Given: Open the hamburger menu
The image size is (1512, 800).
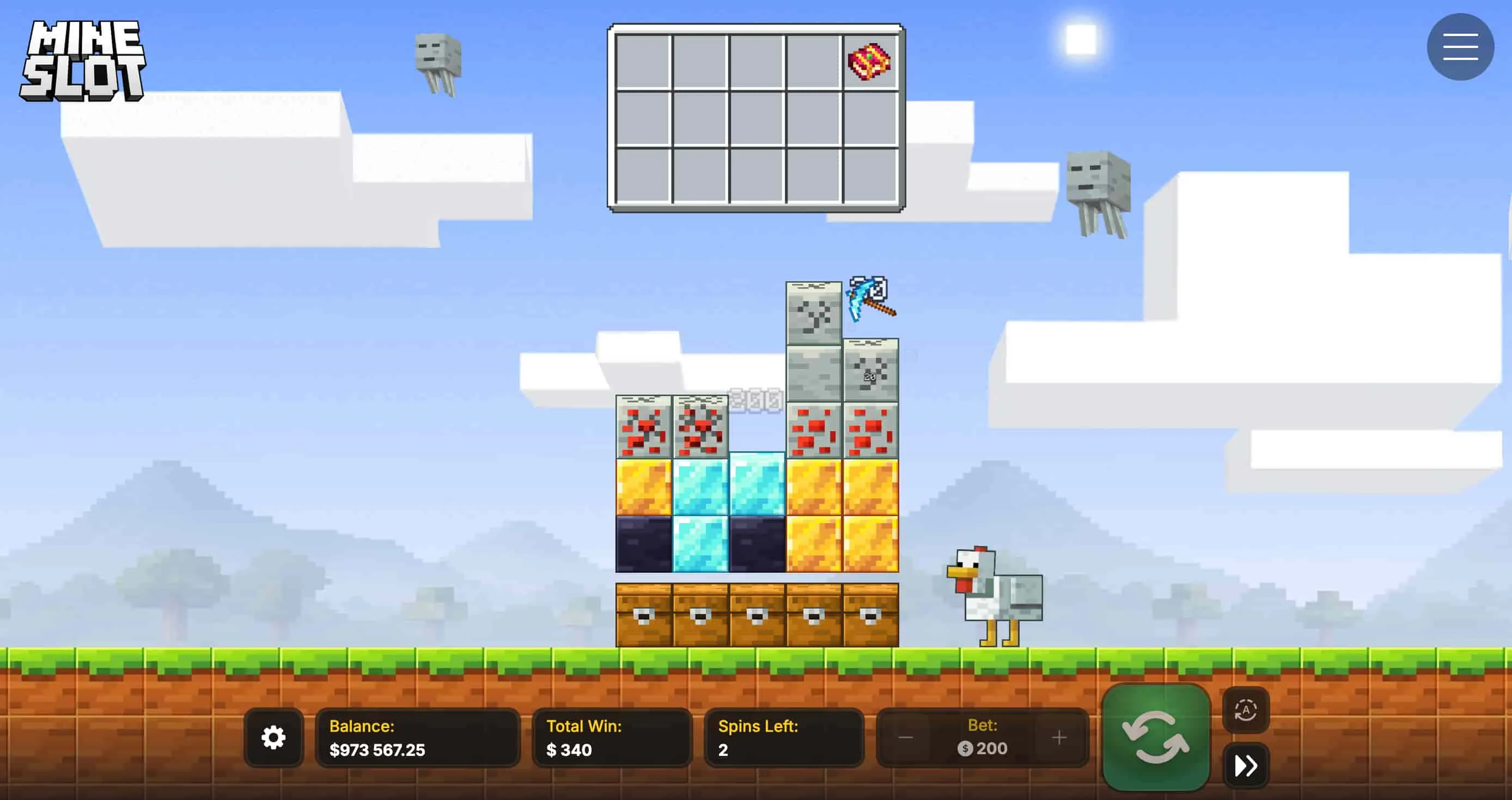Looking at the screenshot, I should [x=1460, y=46].
